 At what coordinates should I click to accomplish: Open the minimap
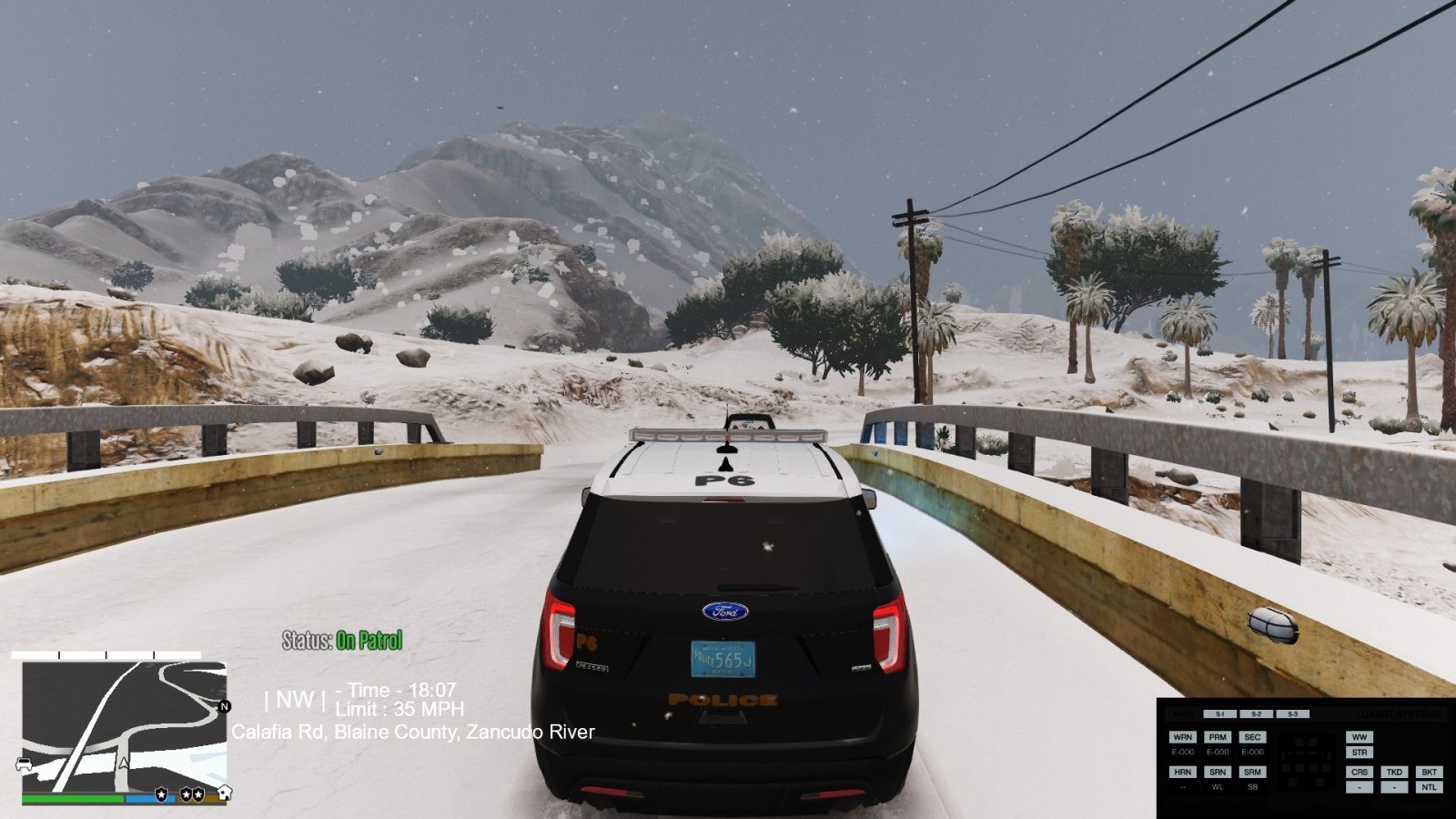pos(124,726)
